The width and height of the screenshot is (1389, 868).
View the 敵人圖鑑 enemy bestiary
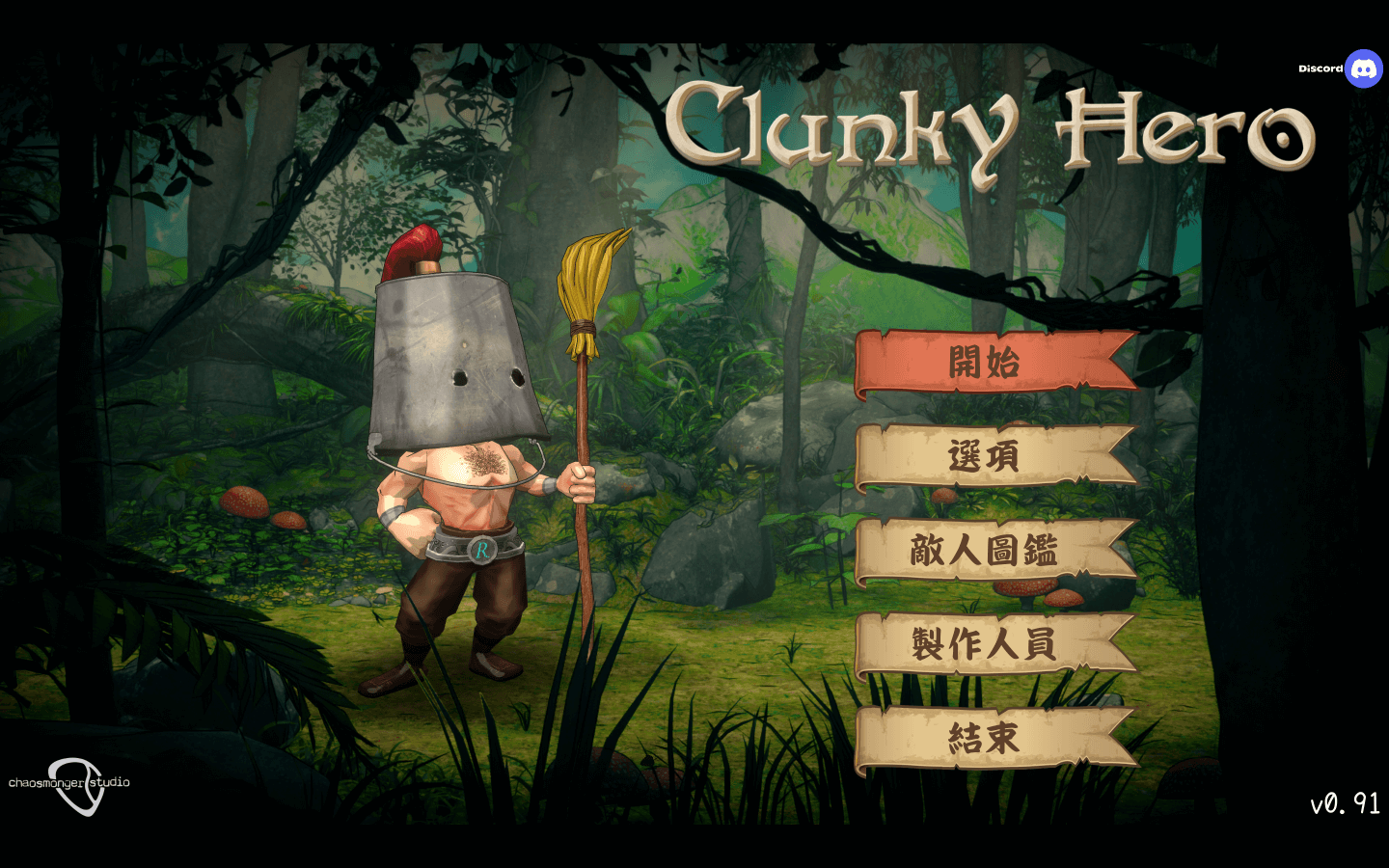click(x=986, y=551)
